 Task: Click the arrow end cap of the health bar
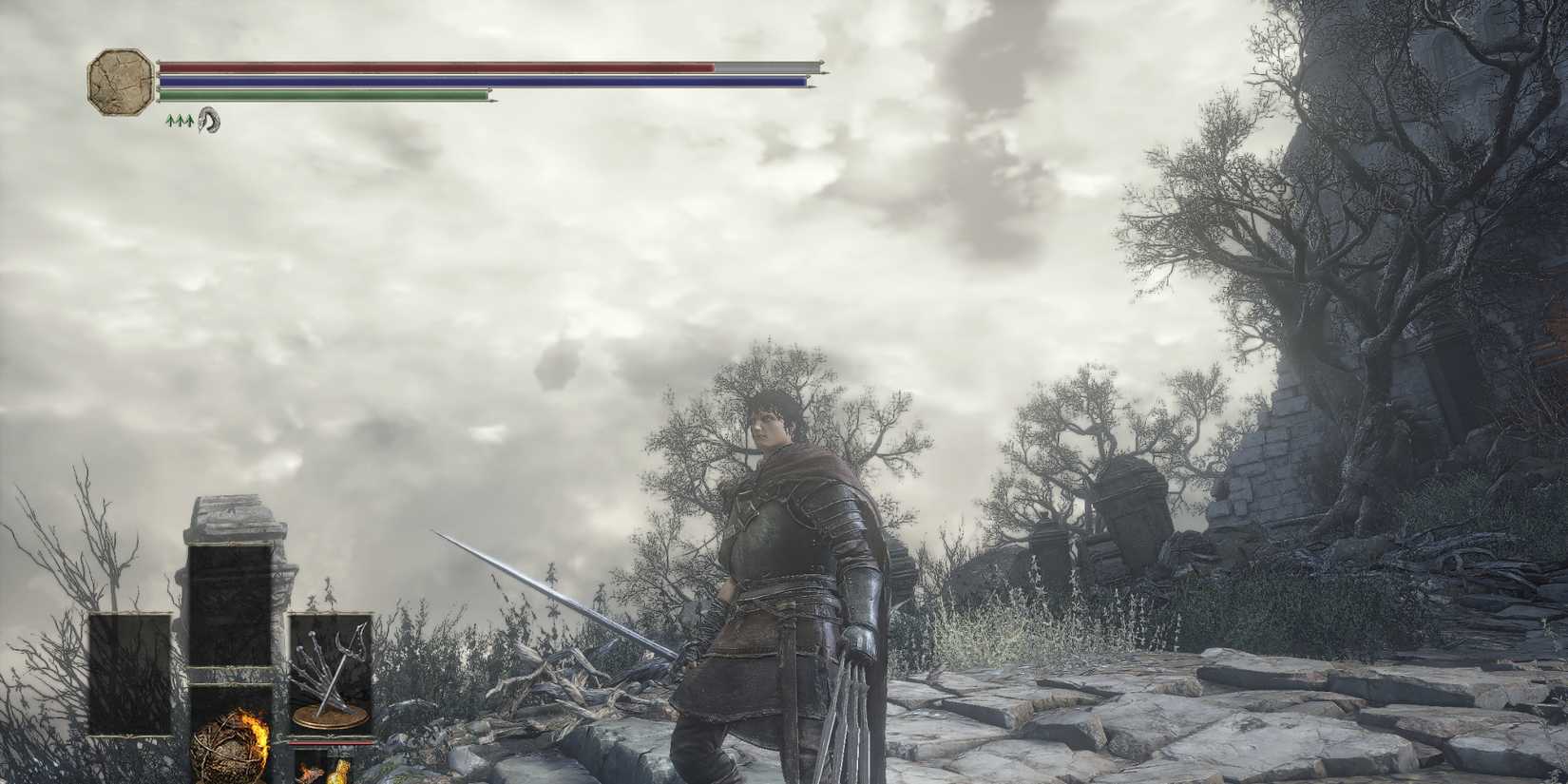819,67
